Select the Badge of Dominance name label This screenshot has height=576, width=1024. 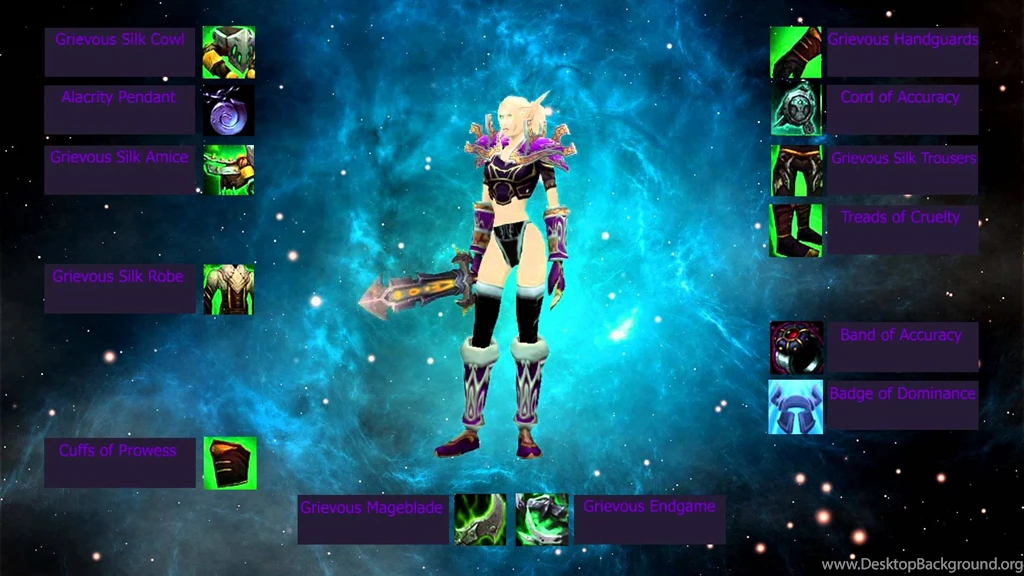coord(902,394)
